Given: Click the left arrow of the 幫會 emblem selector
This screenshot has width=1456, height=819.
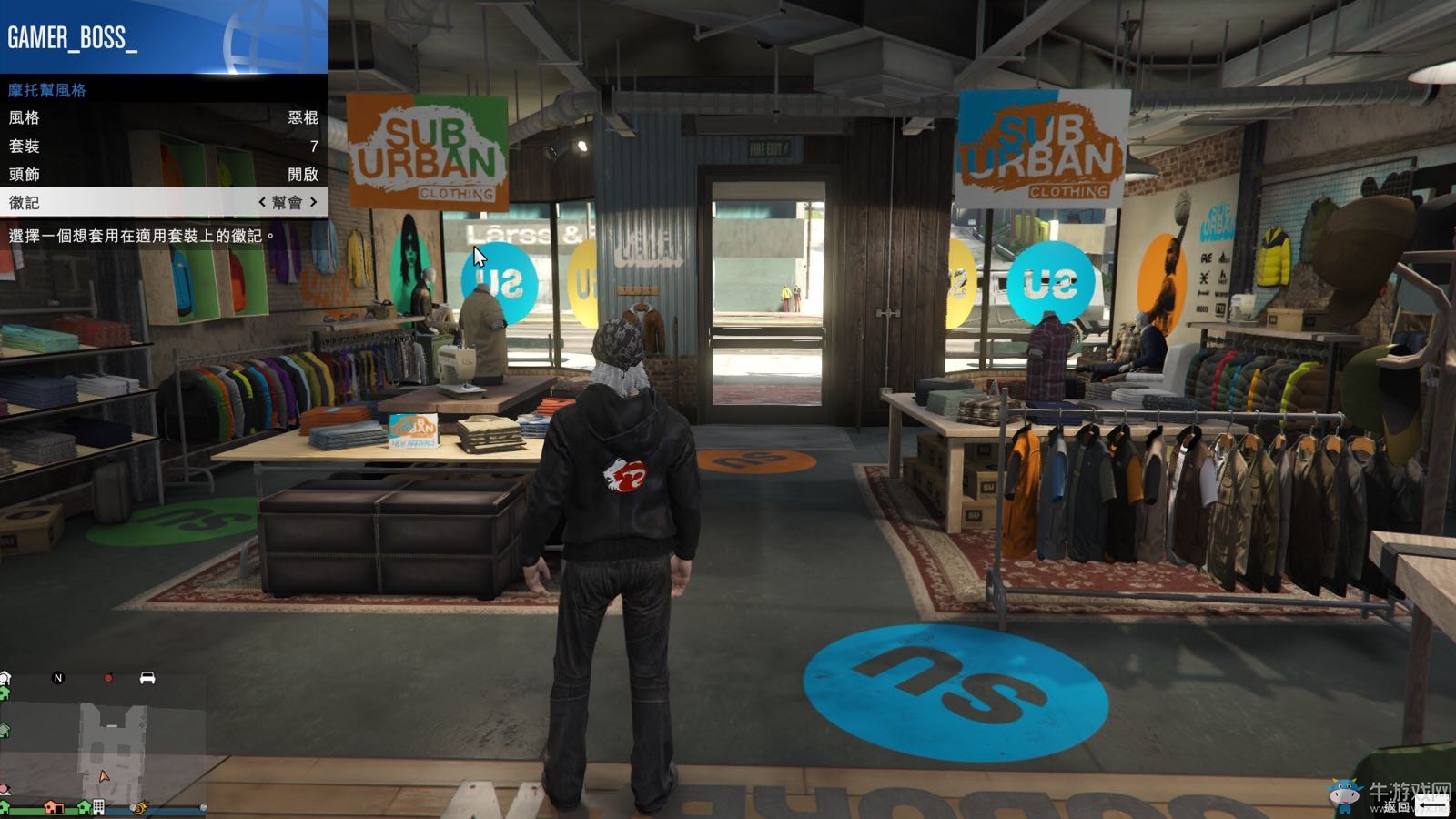Looking at the screenshot, I should (x=260, y=200).
